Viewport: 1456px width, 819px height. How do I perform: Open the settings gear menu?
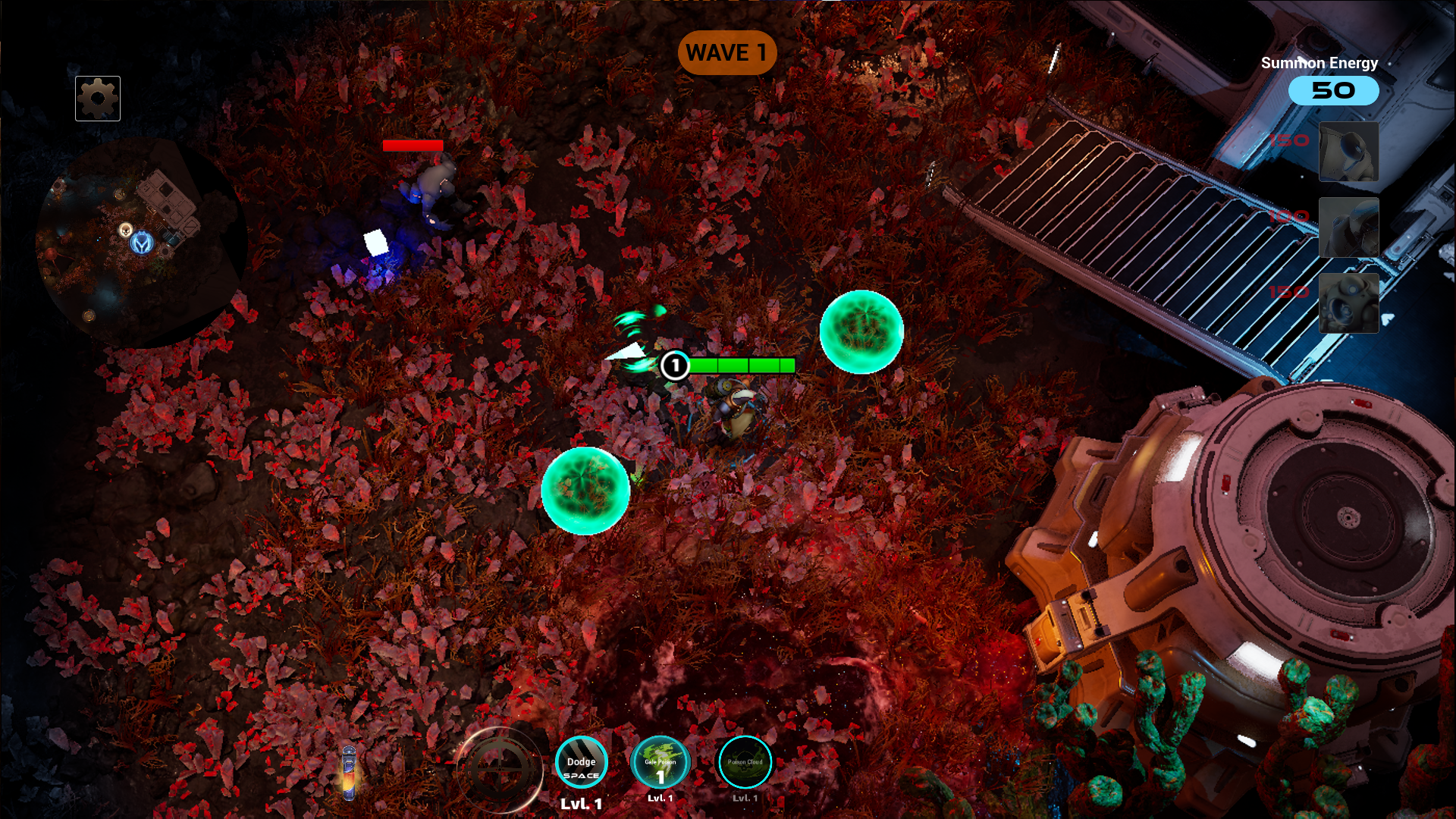[97, 98]
